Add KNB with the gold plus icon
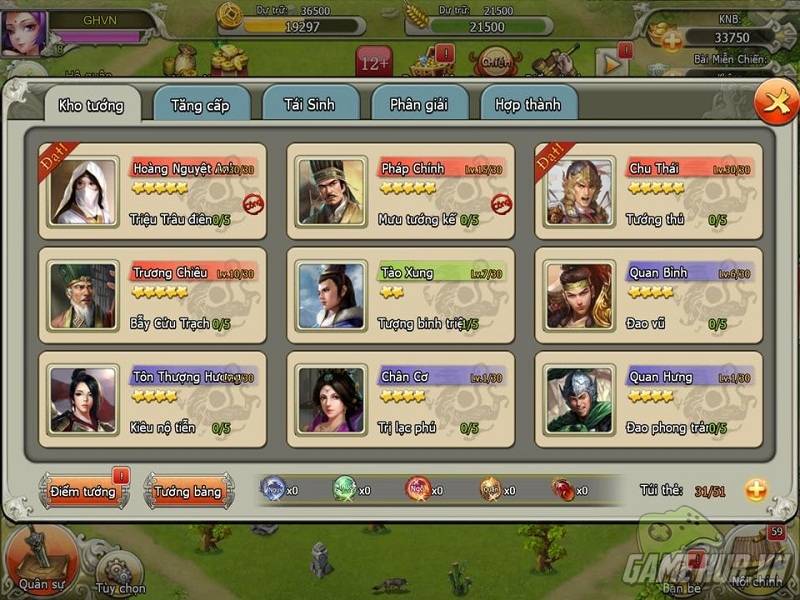This screenshot has height=600, width=800. pyautogui.click(x=671, y=40)
